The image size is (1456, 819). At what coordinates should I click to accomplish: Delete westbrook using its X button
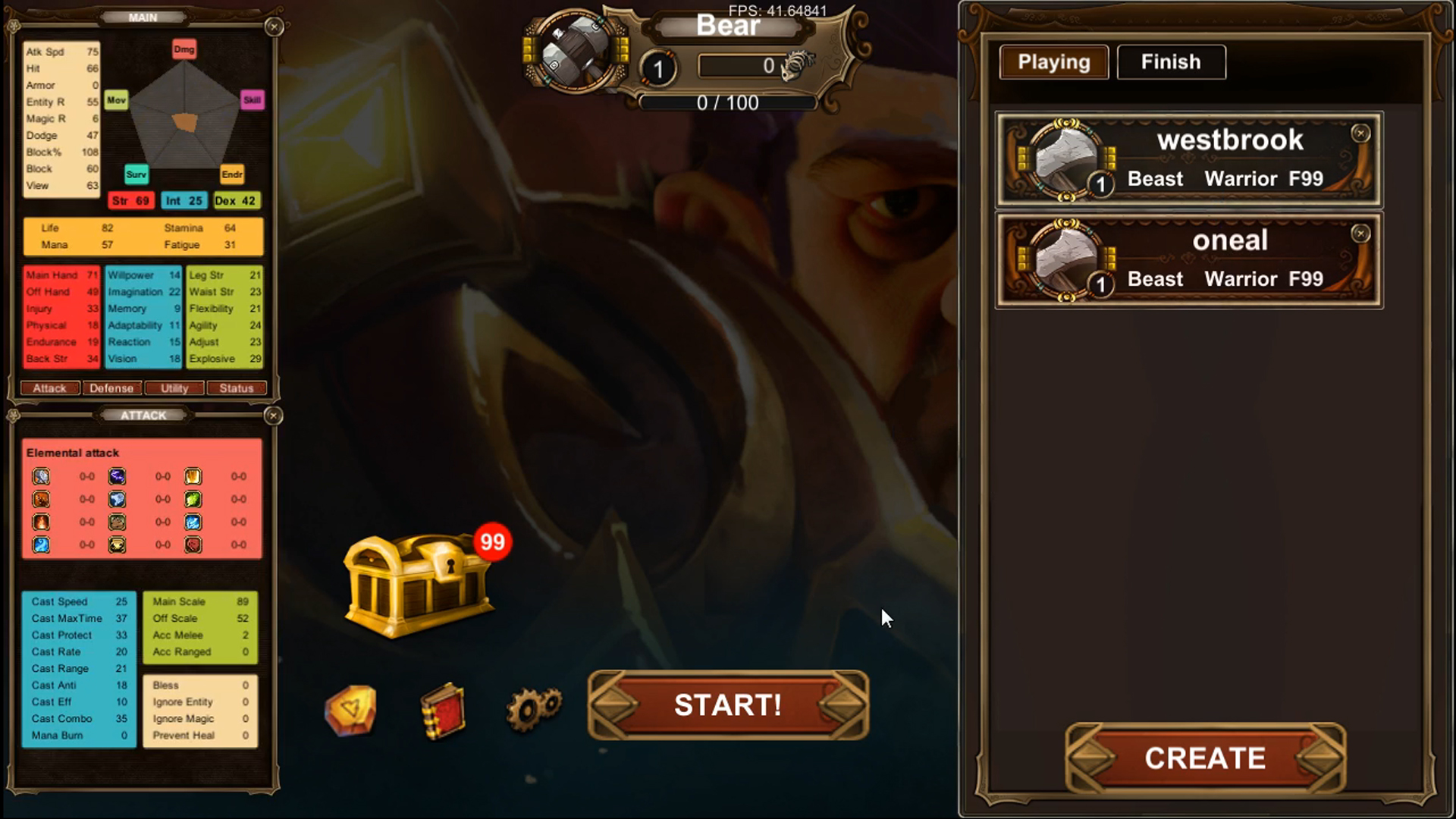click(1360, 133)
